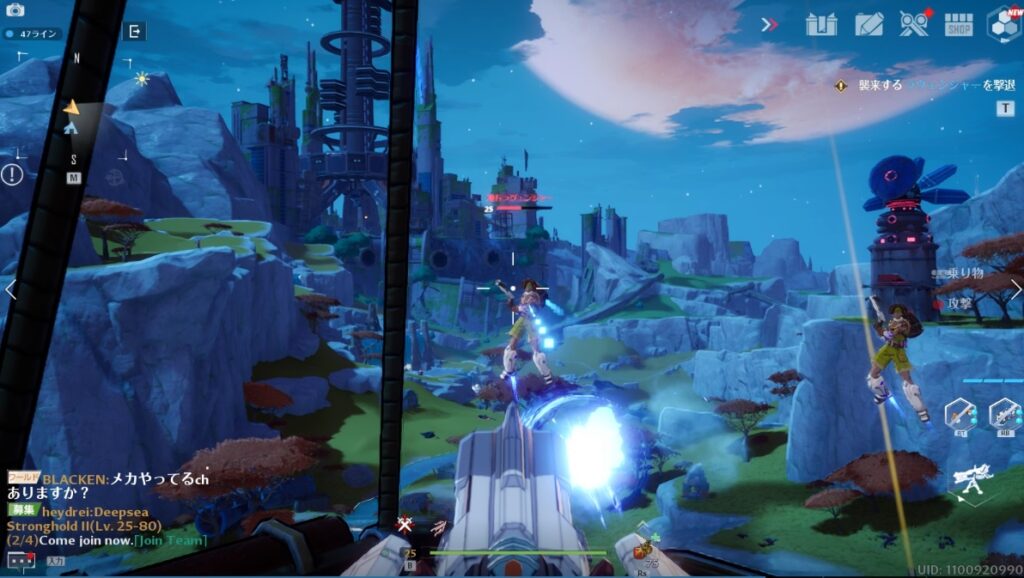
Task: Open the chat bubble button
Action: coord(21,560)
